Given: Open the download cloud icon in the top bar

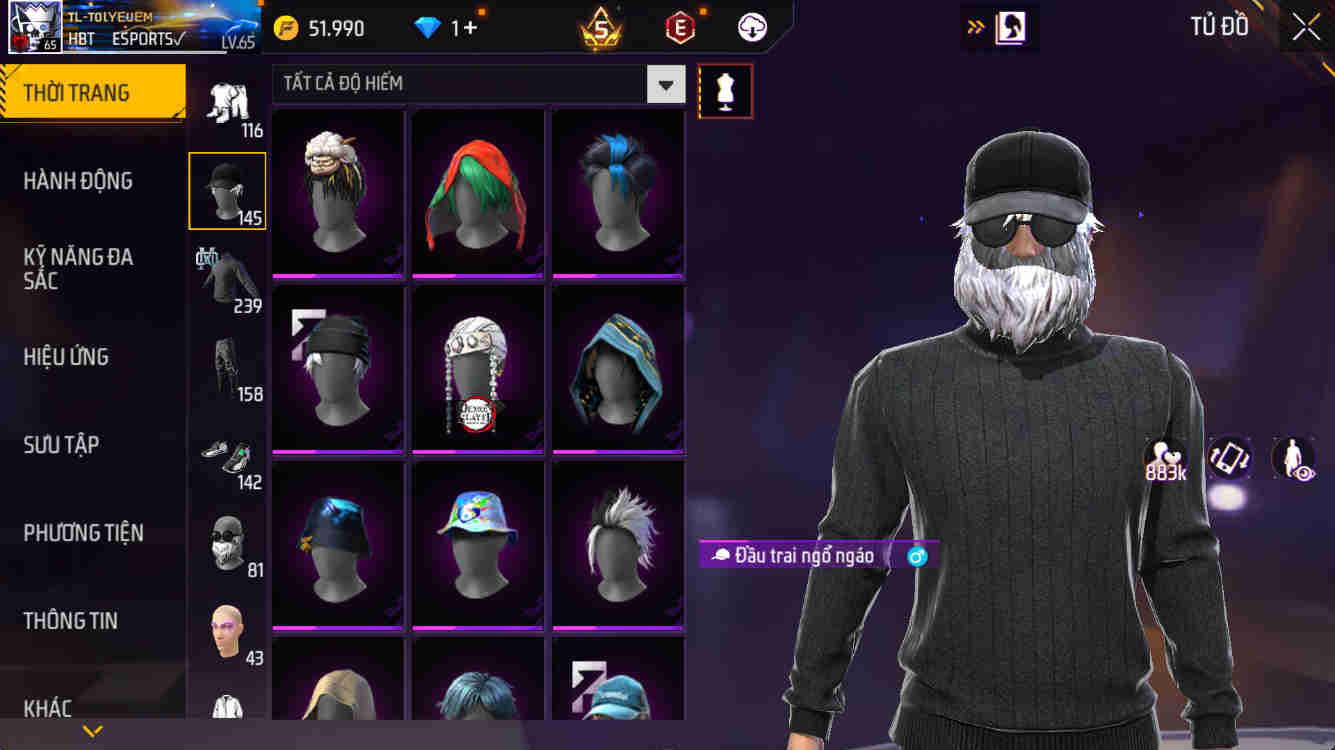Looking at the screenshot, I should point(751,27).
